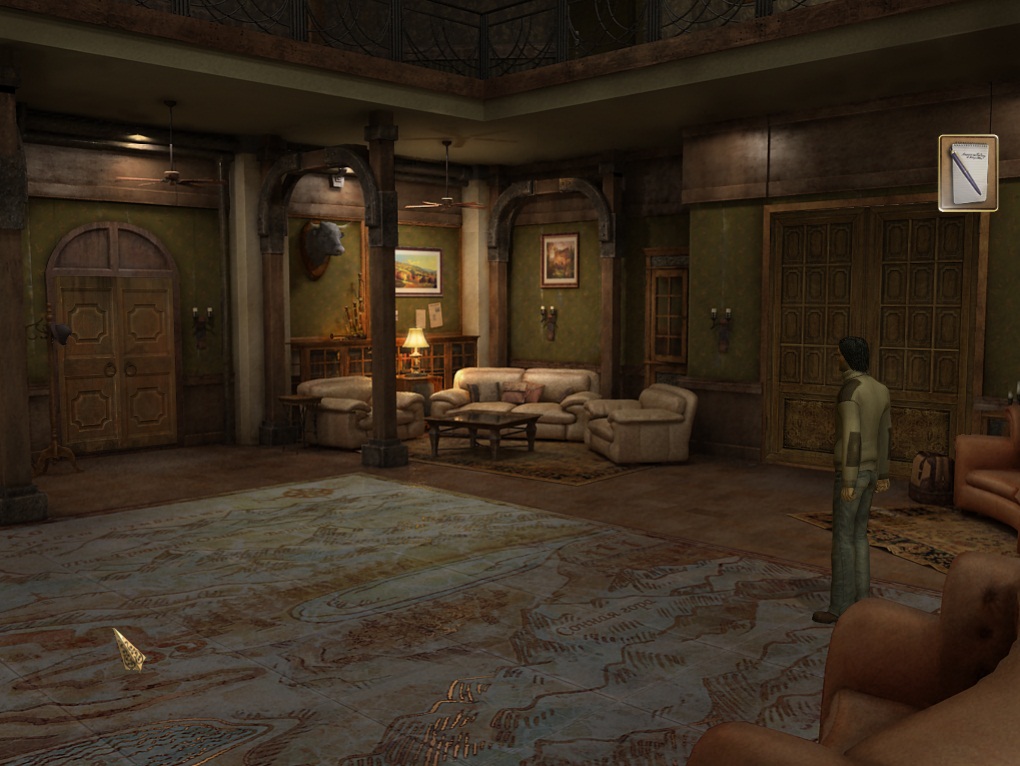Image resolution: width=1020 pixels, height=766 pixels.
Task: Open the notepad journal icon
Action: pos(968,173)
